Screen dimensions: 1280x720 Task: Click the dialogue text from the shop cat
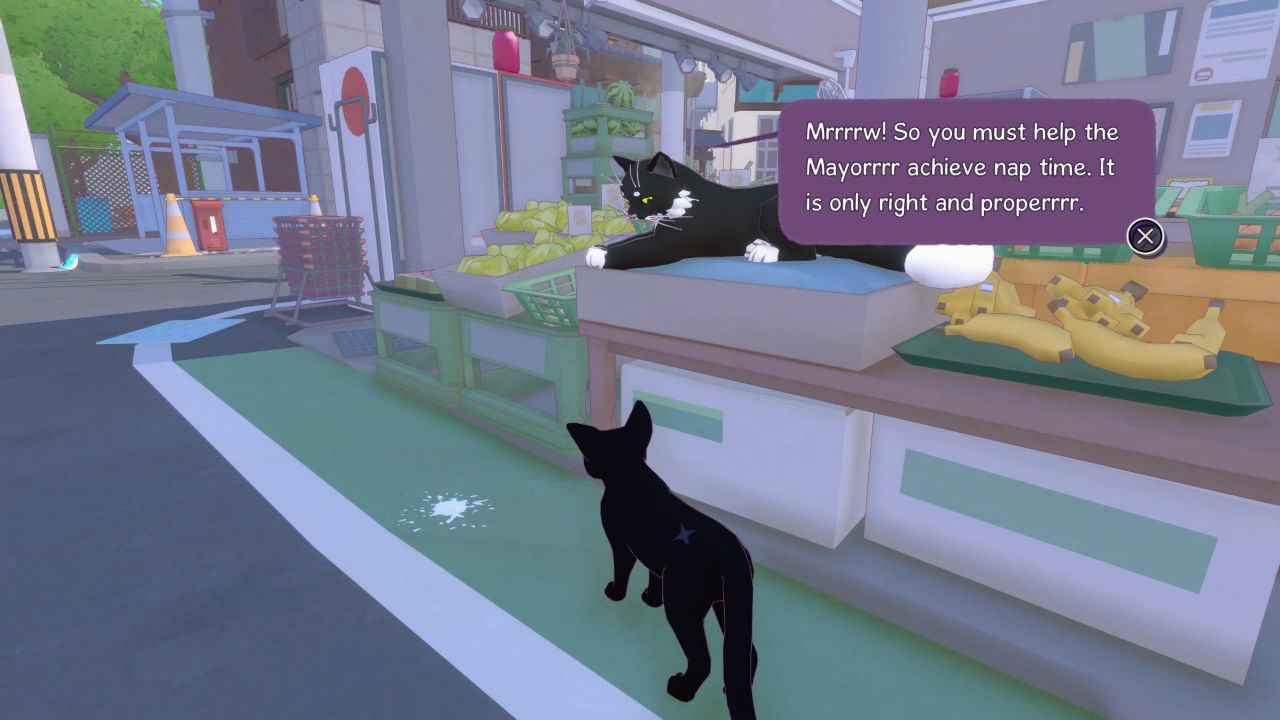(x=960, y=167)
